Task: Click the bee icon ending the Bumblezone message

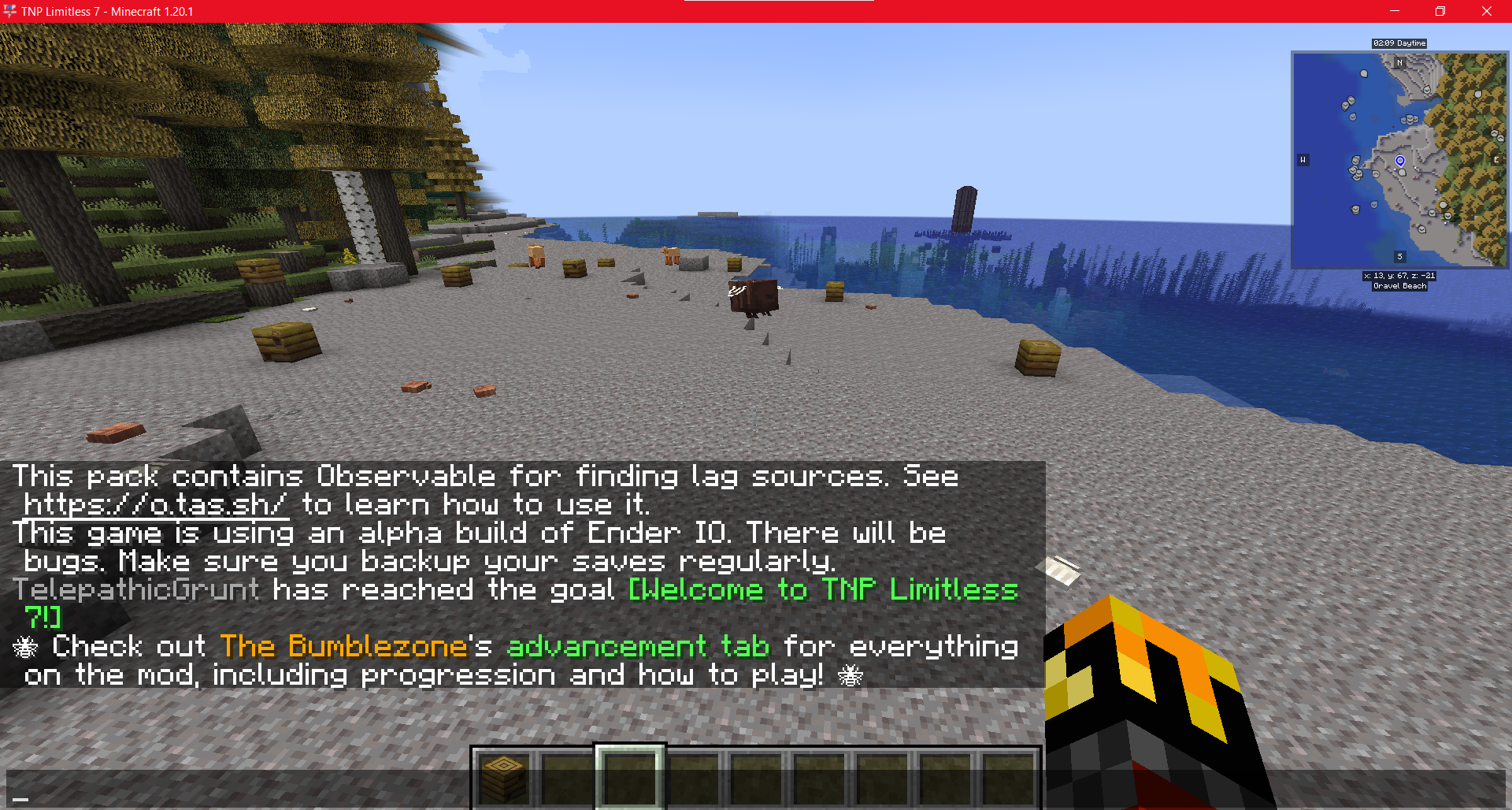Action: (x=850, y=675)
